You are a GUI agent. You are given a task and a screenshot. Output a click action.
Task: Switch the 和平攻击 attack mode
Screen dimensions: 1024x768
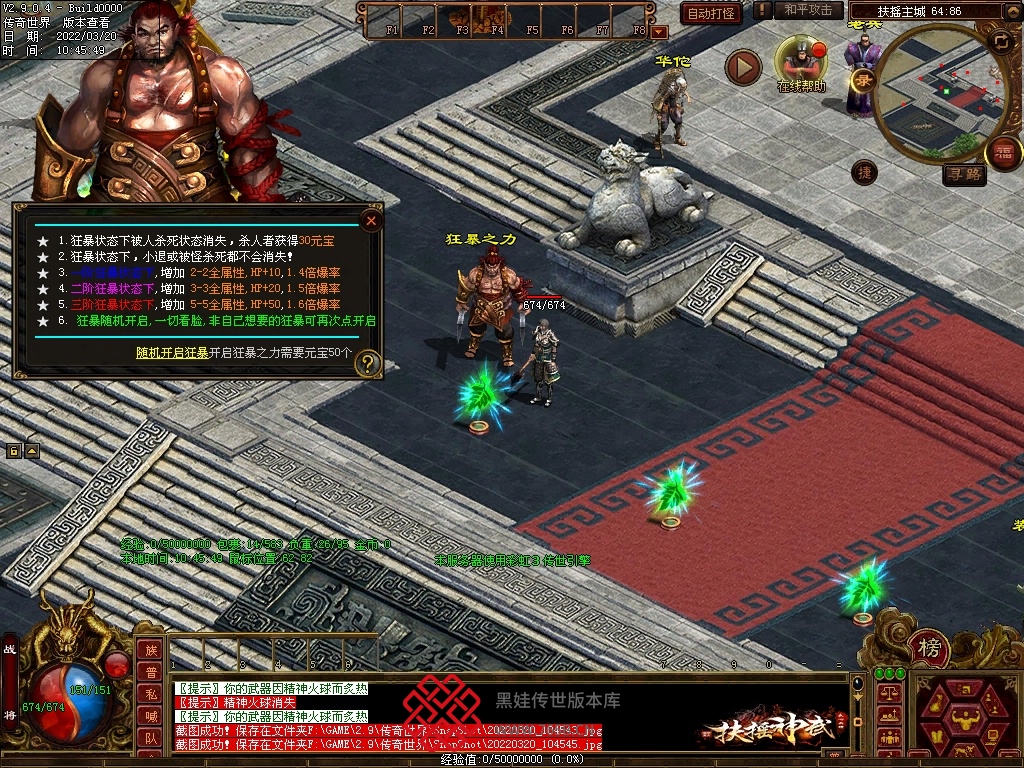click(x=808, y=10)
